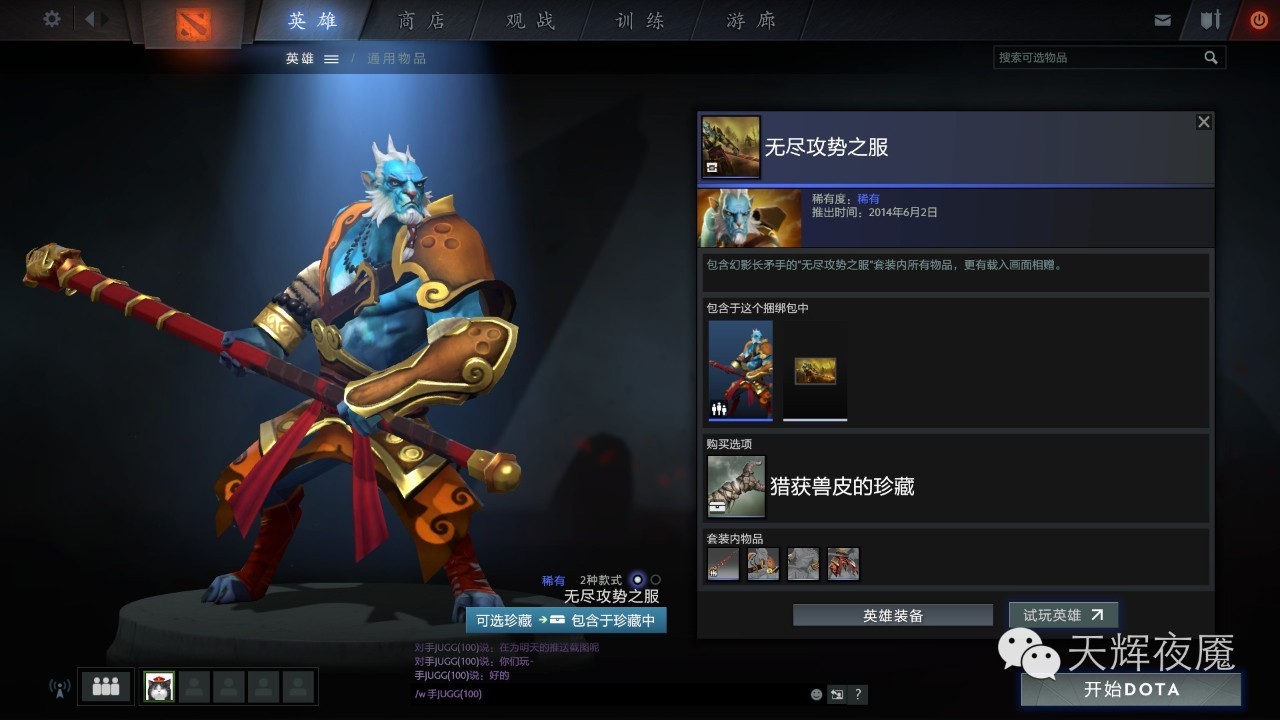Click the power button icon
Viewport: 1280px width, 720px height.
[x=1258, y=18]
